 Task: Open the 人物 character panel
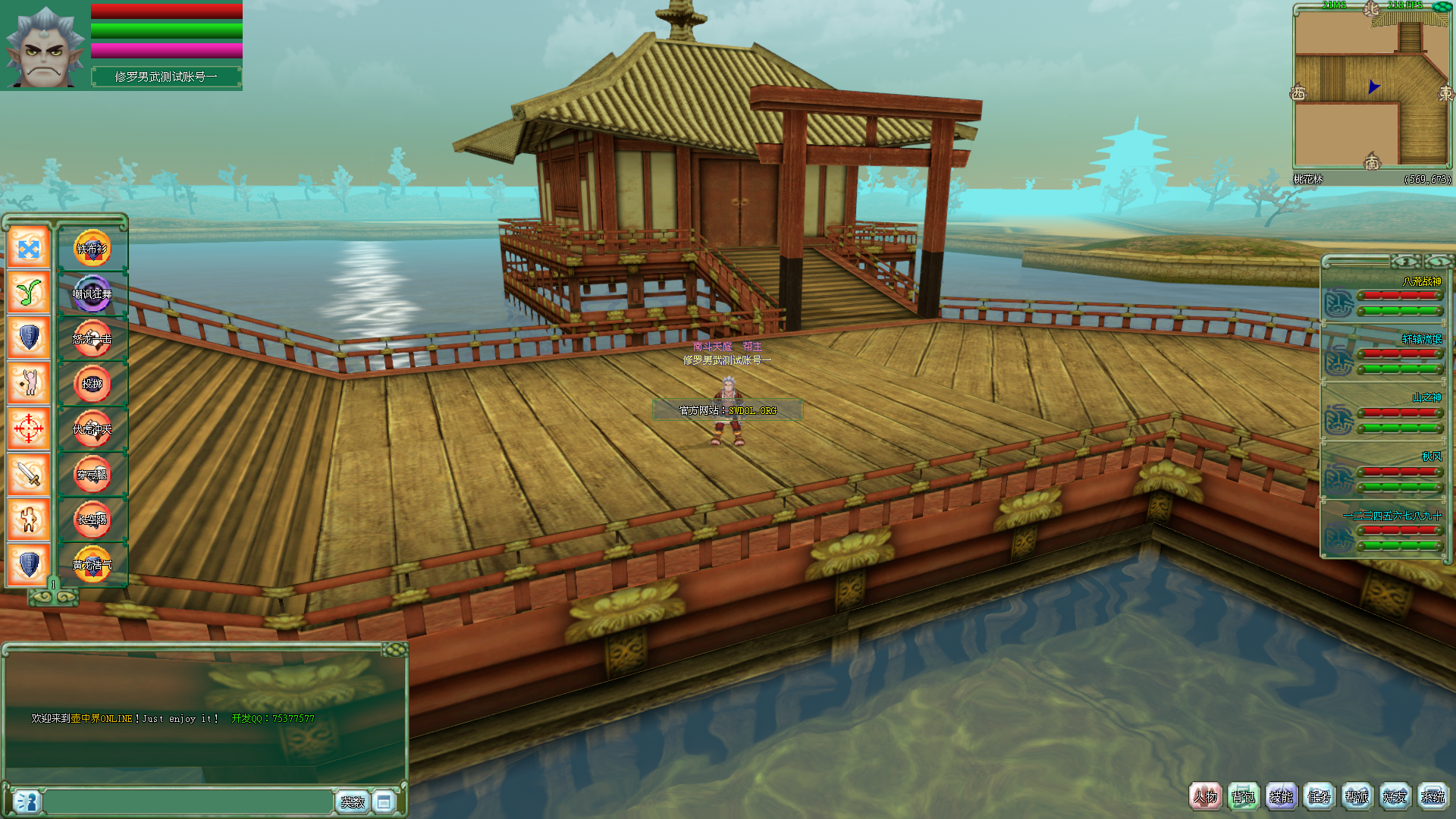[x=1205, y=797]
